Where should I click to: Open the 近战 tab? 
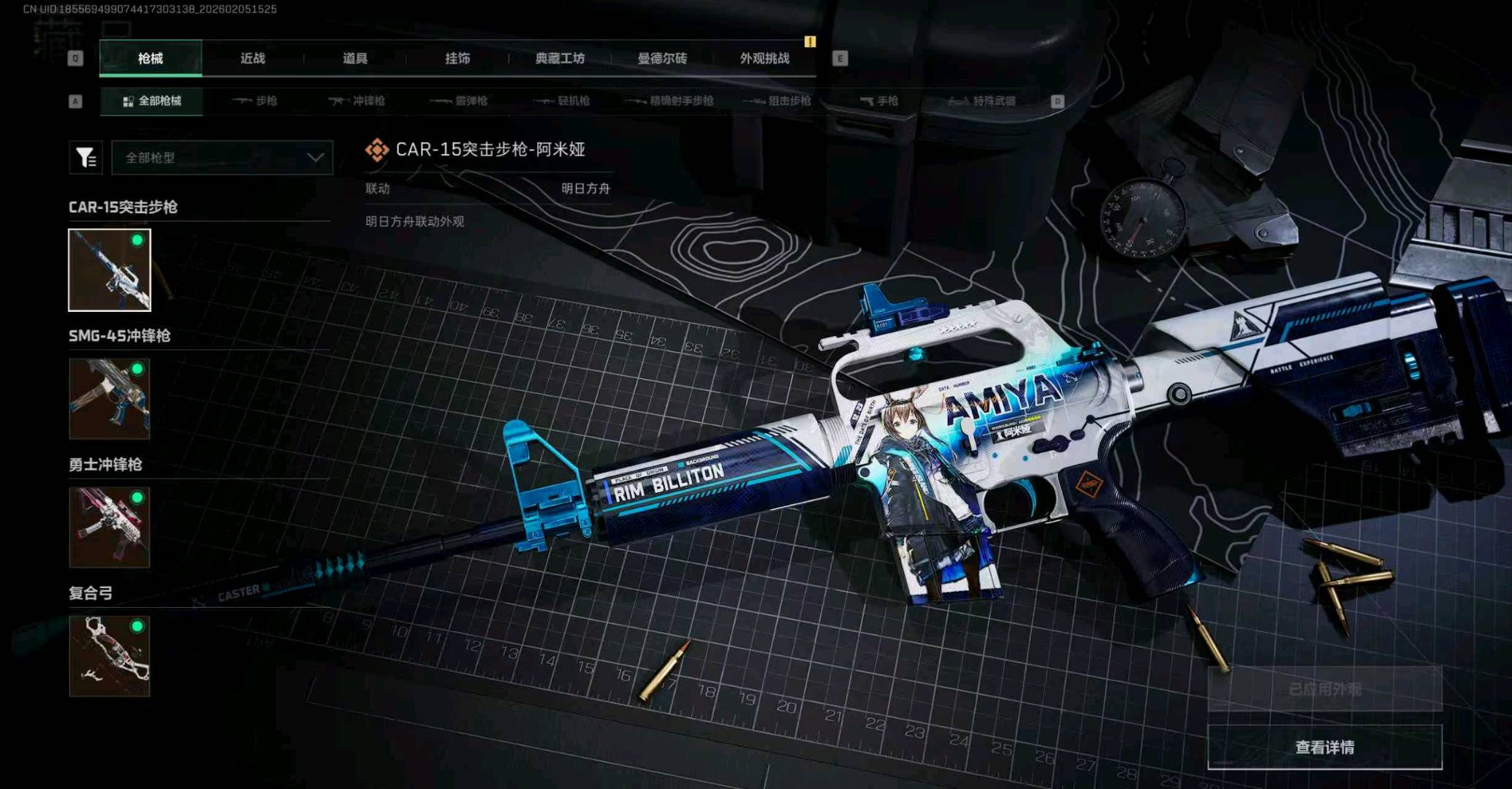tap(253, 58)
